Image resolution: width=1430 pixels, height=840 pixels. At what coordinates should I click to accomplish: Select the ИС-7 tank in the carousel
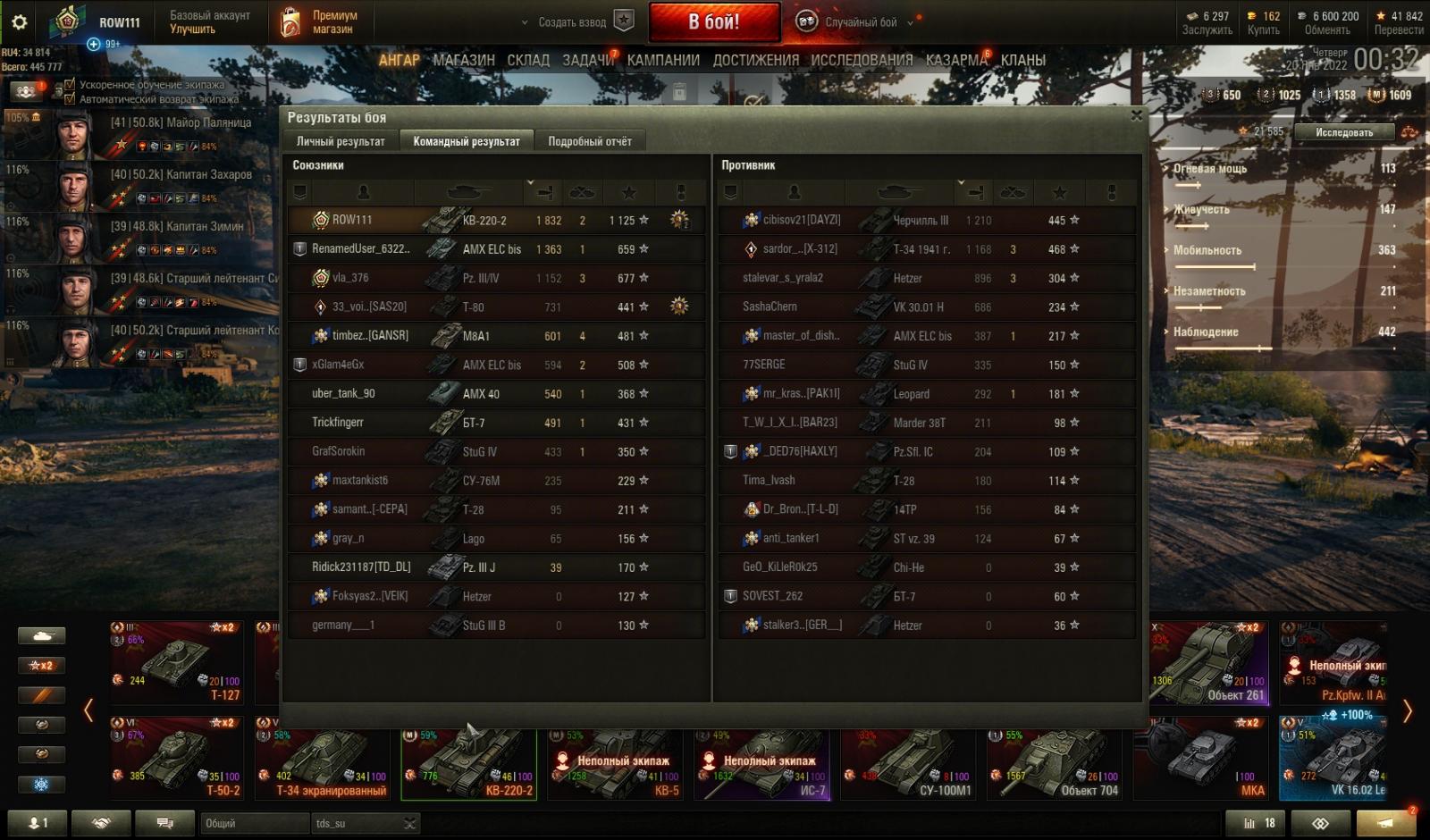pos(763,764)
